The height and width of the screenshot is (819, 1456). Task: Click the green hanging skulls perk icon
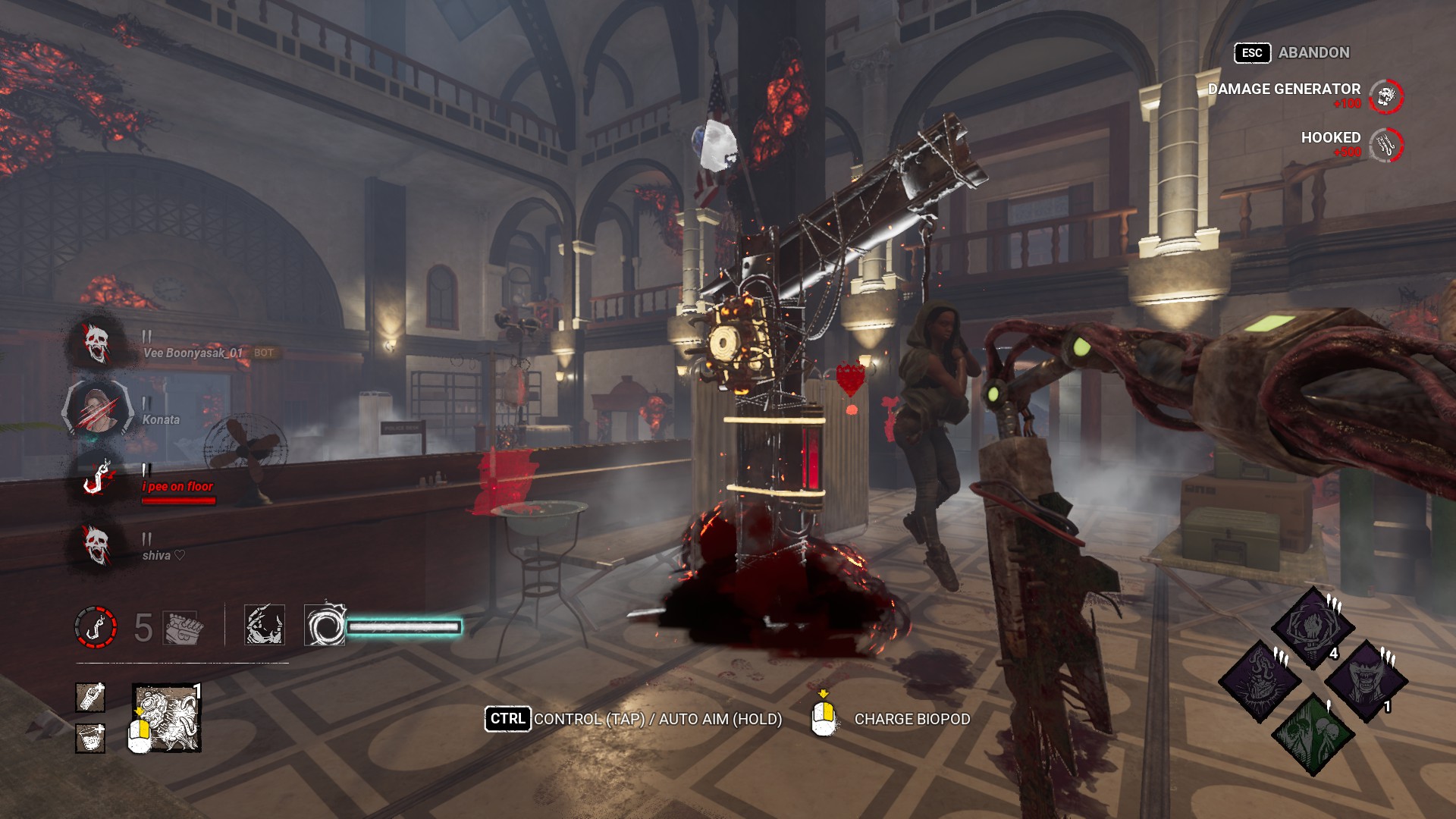pyautogui.click(x=1313, y=734)
